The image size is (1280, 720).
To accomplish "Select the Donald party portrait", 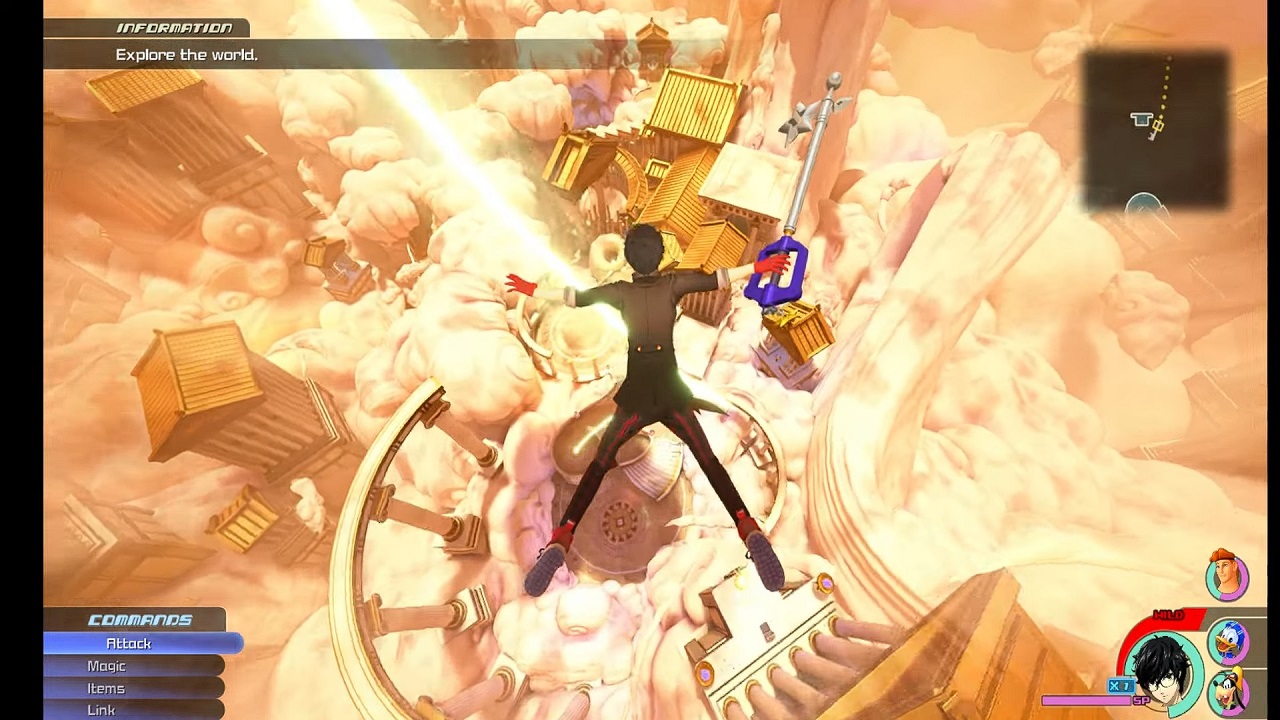I will click(x=1228, y=641).
